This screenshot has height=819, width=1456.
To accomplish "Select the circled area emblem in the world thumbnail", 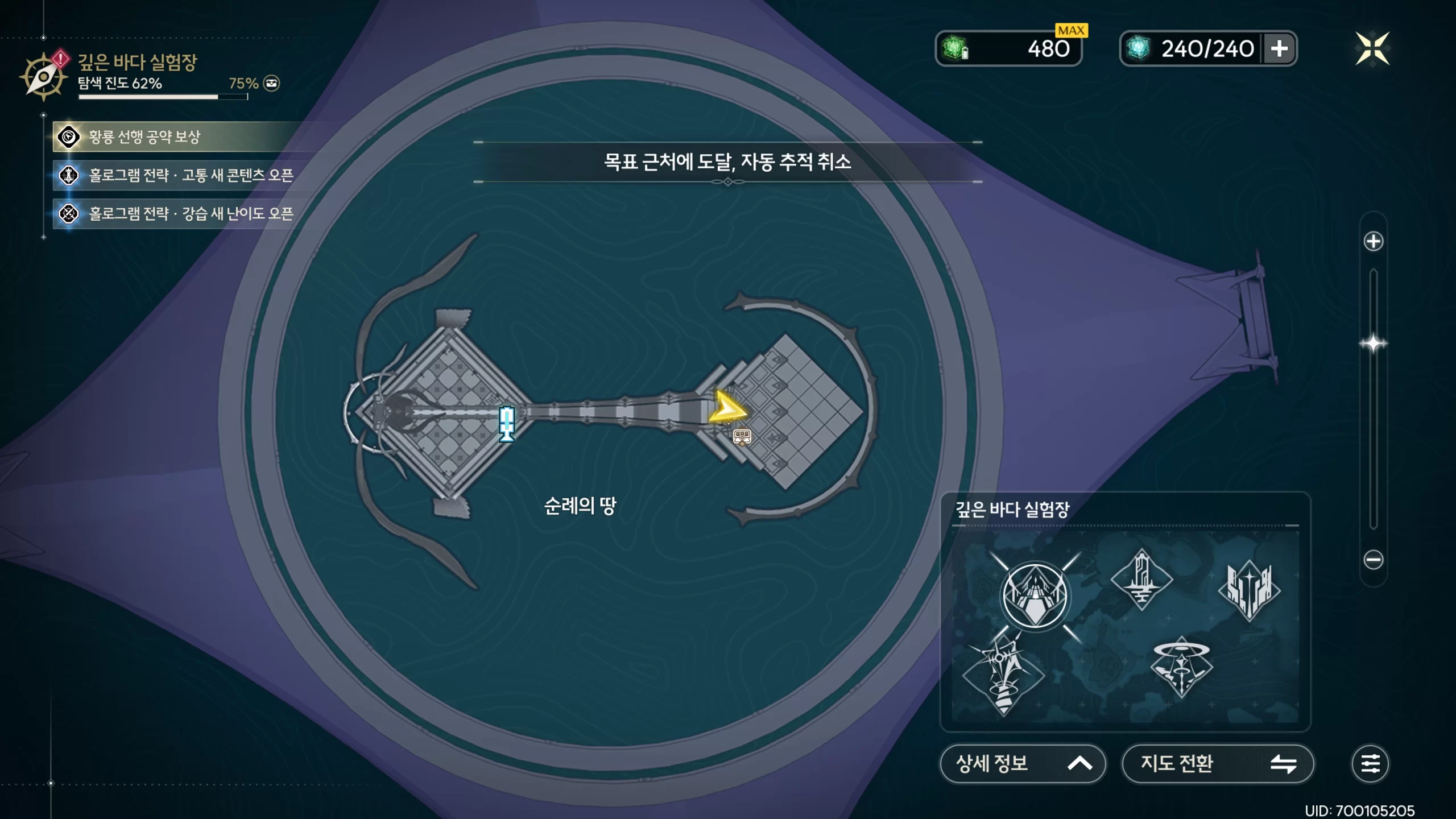I will click(x=1035, y=596).
